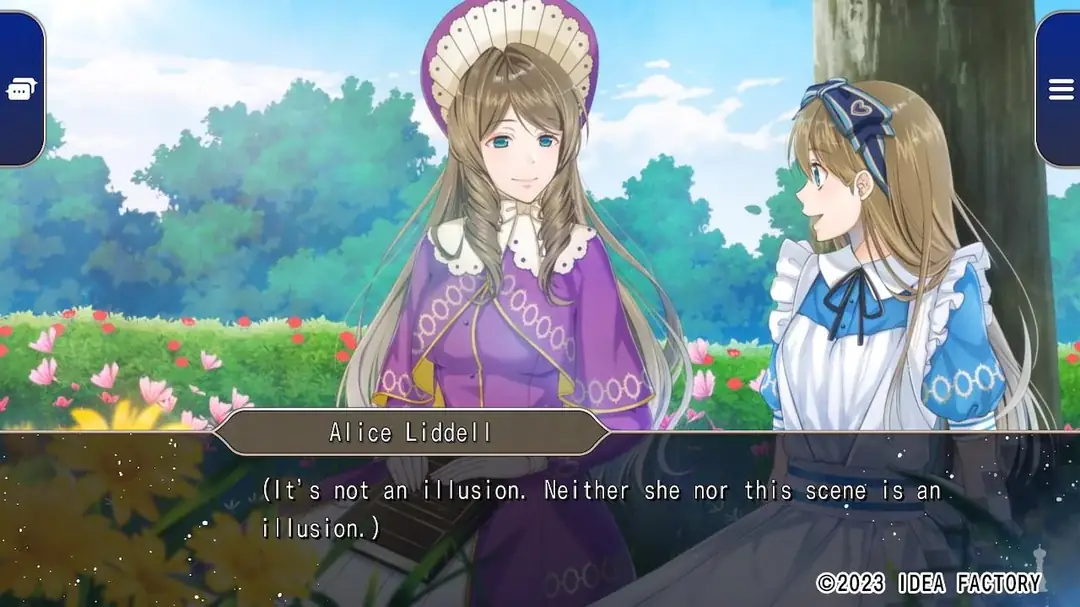Open the hamburger menu button
Image resolution: width=1080 pixels, height=607 pixels.
click(1060, 90)
